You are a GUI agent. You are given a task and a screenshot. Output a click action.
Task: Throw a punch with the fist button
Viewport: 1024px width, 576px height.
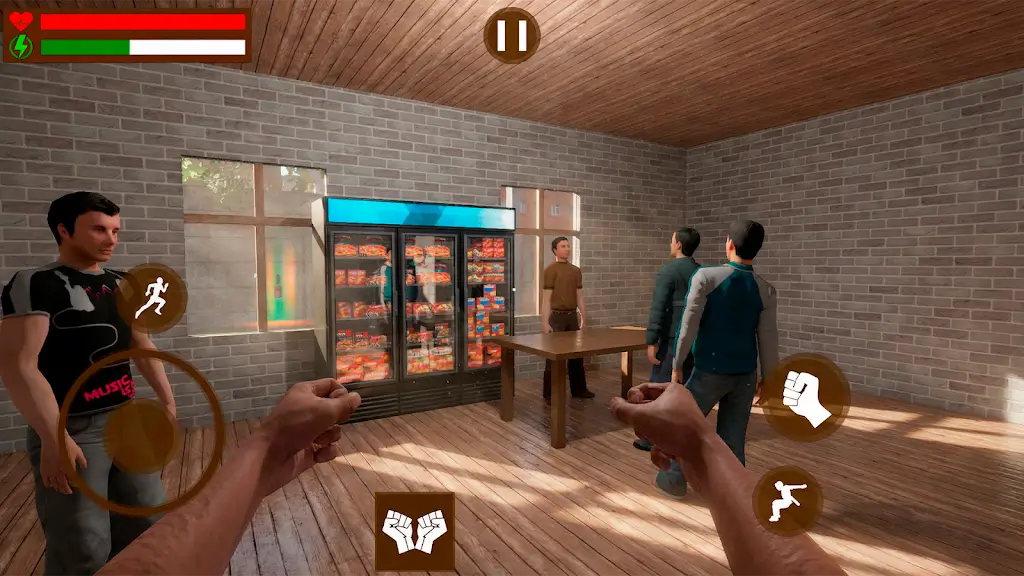[x=806, y=397]
